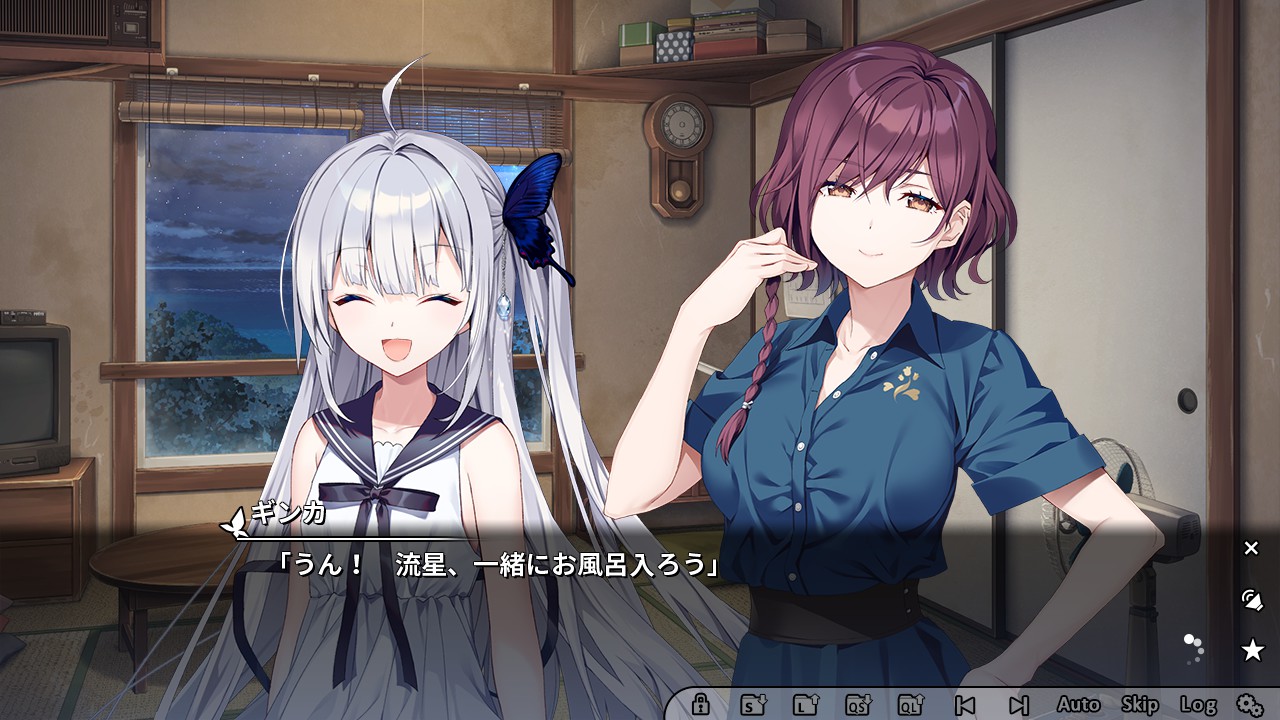Hide the dialogue window with the X
The width and height of the screenshot is (1280, 720).
coord(1253,547)
